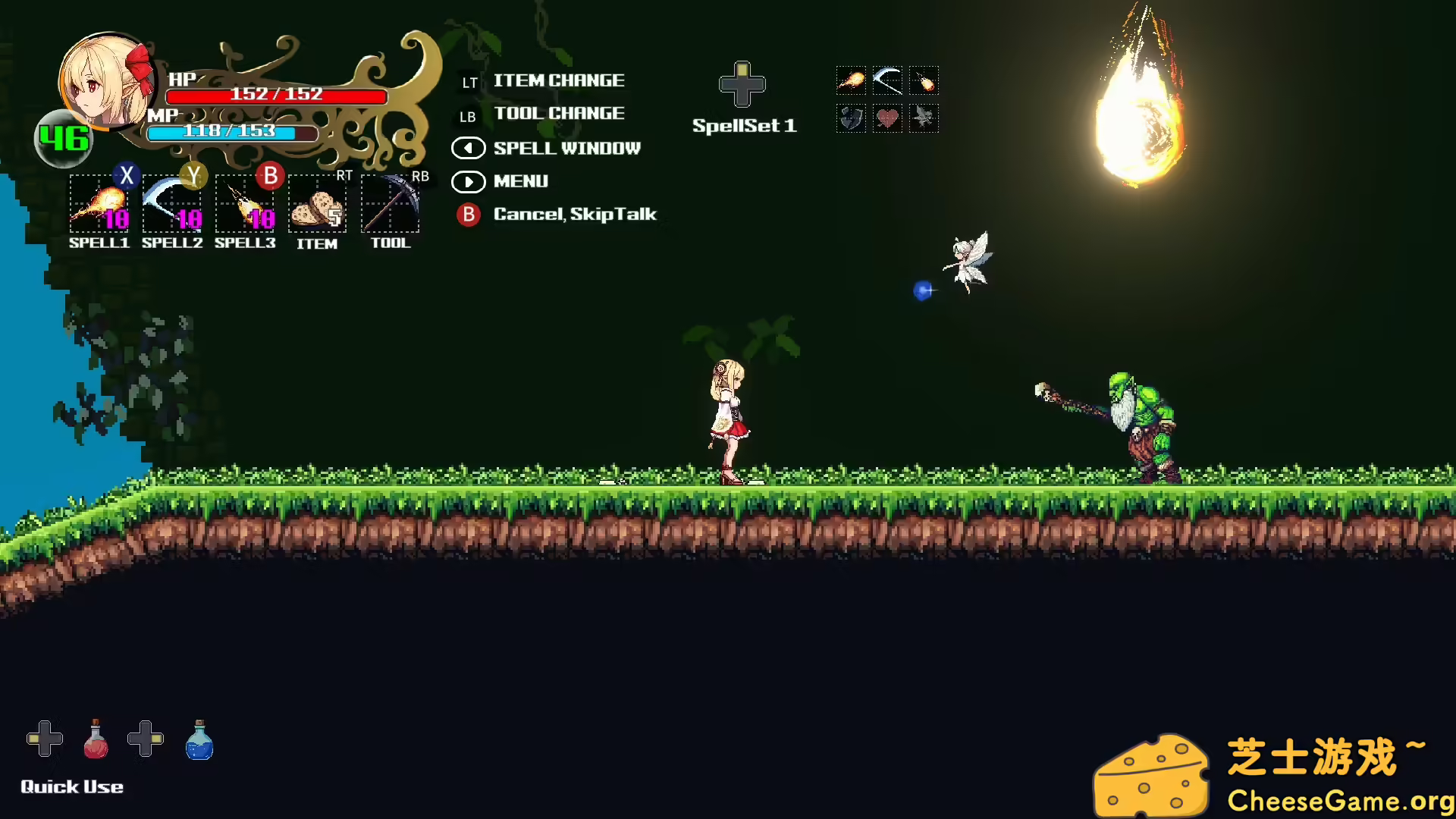Toggle the SPELL WINDOW binding
Image resolution: width=1456 pixels, height=819 pixels.
[566, 149]
